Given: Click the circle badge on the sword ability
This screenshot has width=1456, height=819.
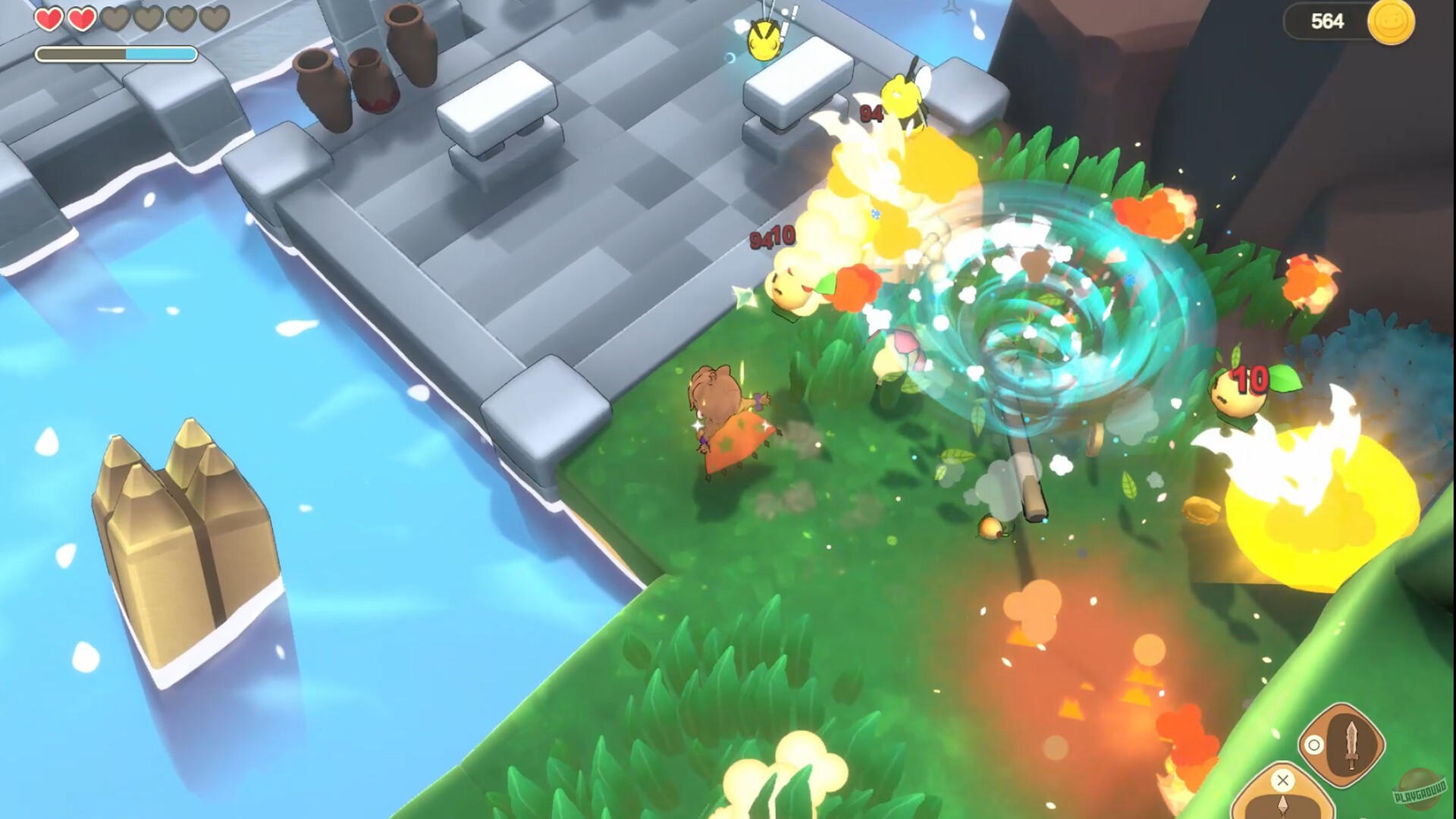Looking at the screenshot, I should tap(1314, 745).
